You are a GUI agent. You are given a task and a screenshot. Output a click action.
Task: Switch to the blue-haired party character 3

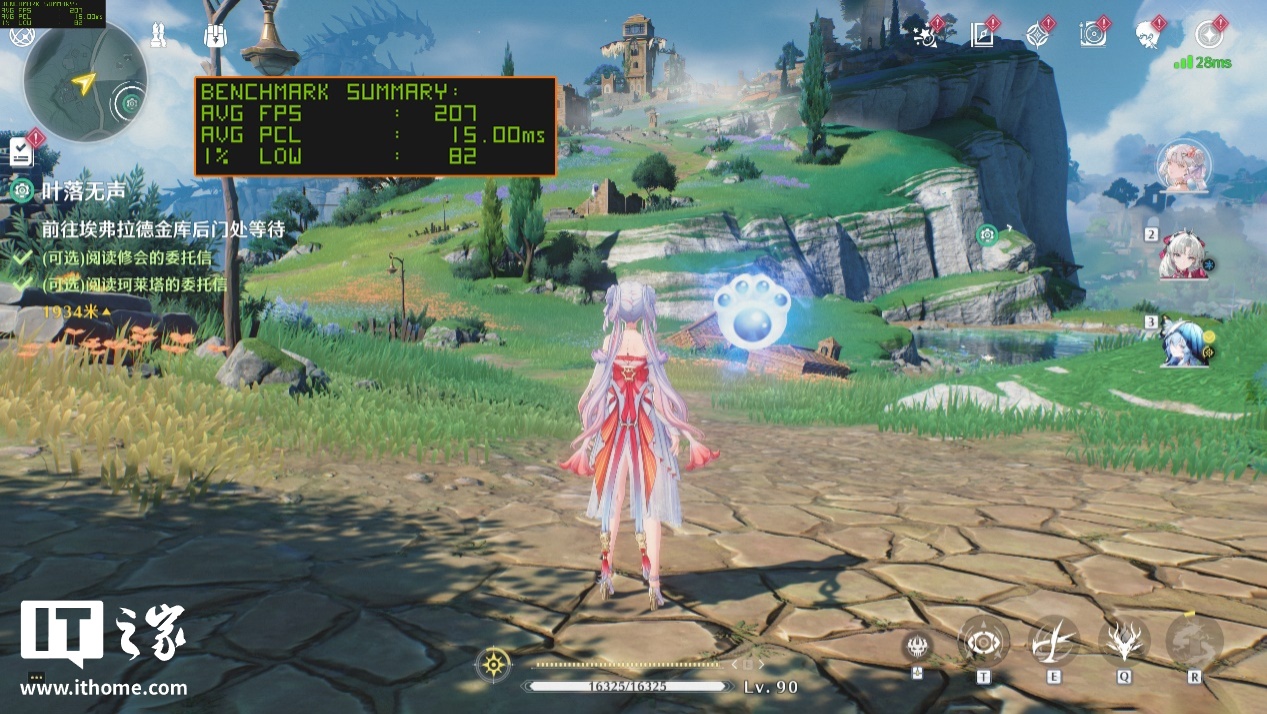(1185, 342)
